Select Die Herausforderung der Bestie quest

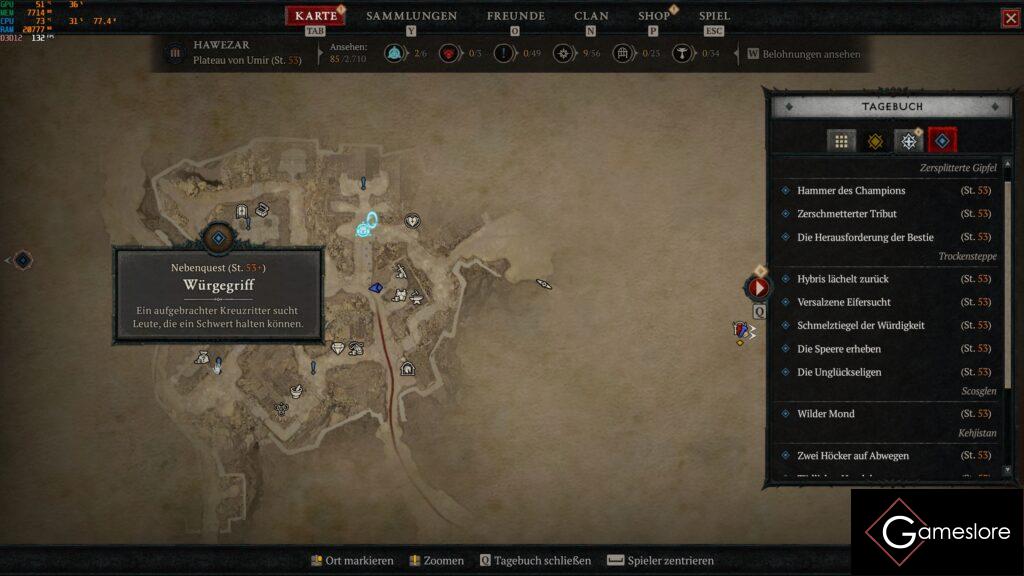click(x=865, y=237)
